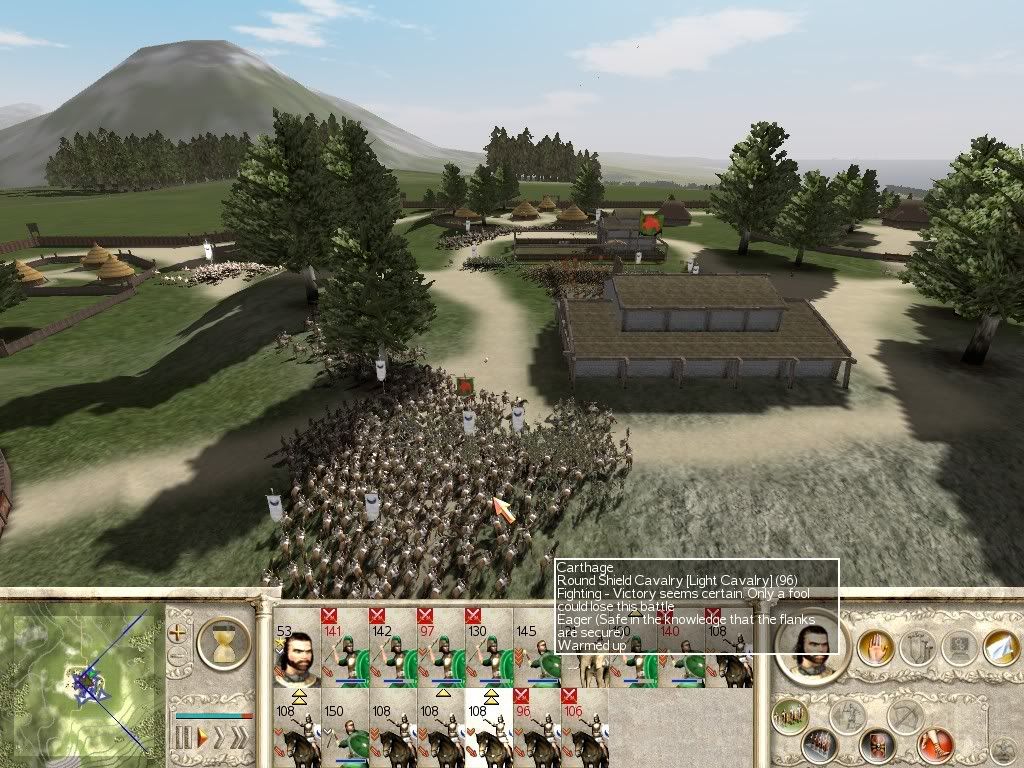Select the infantry unit card with 97 men

click(x=441, y=648)
